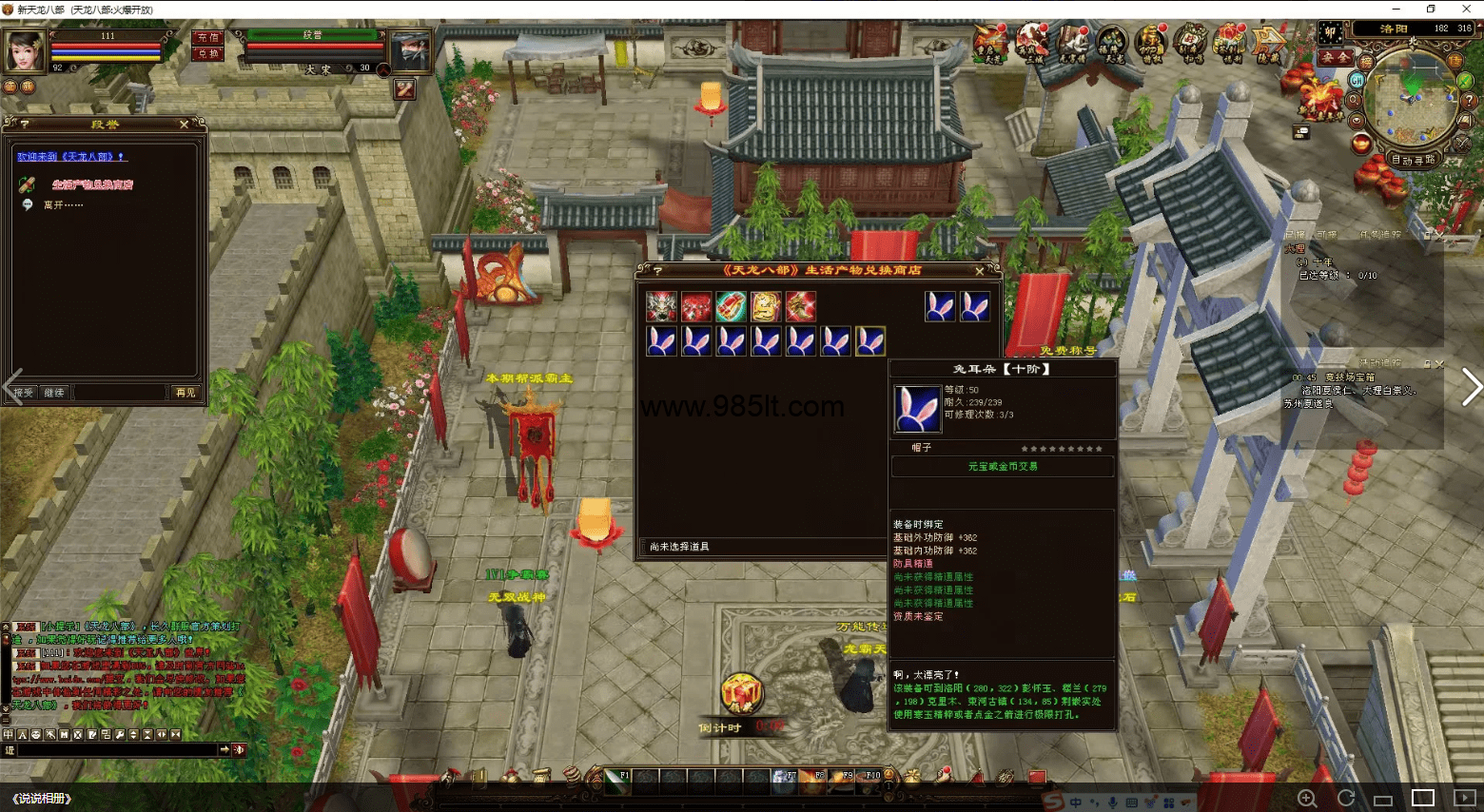This screenshot has width=1484, height=812.
Task: Open the countdown gift box icon
Action: tap(741, 694)
